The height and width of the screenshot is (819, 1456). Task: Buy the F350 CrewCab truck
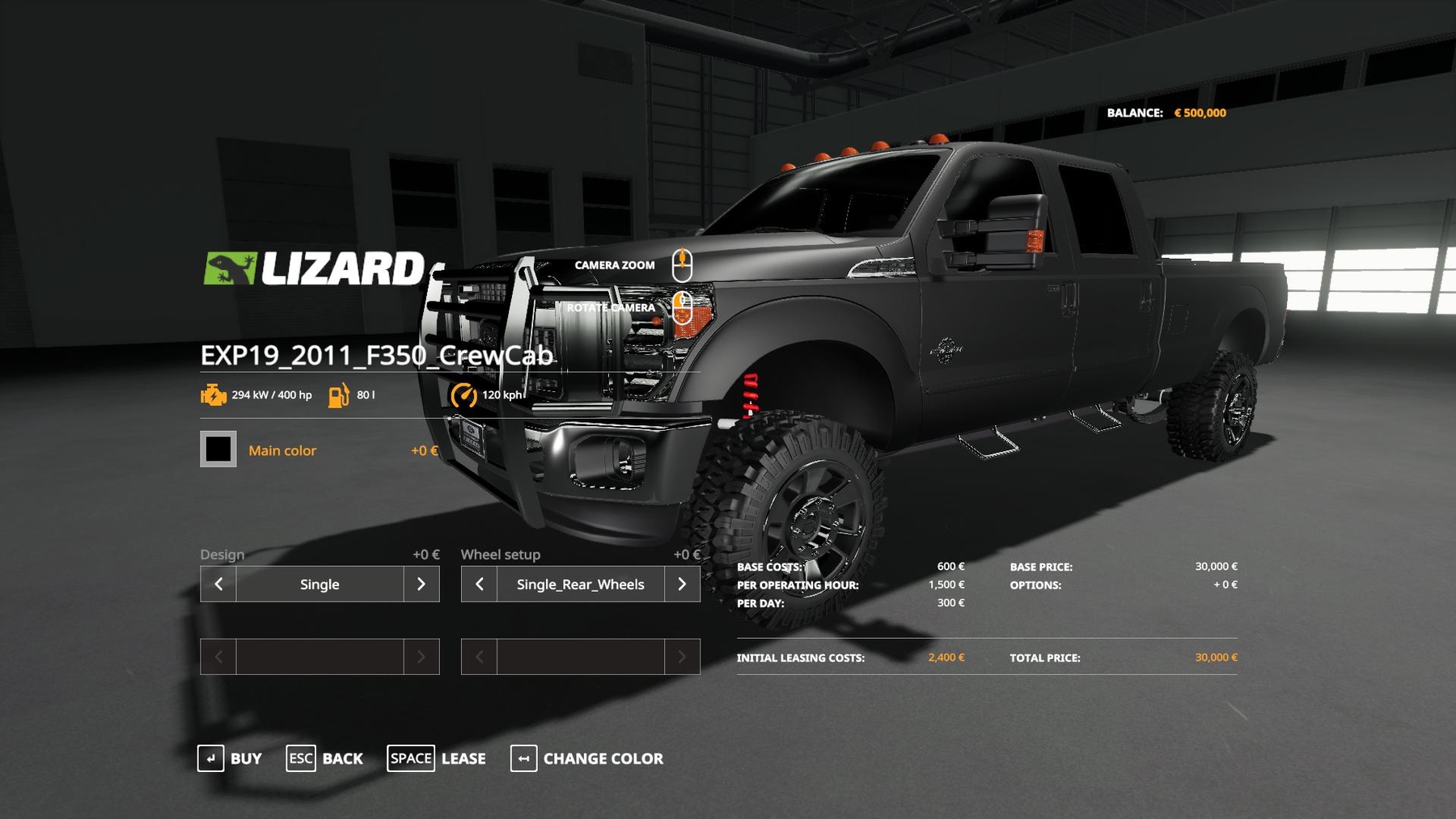230,758
